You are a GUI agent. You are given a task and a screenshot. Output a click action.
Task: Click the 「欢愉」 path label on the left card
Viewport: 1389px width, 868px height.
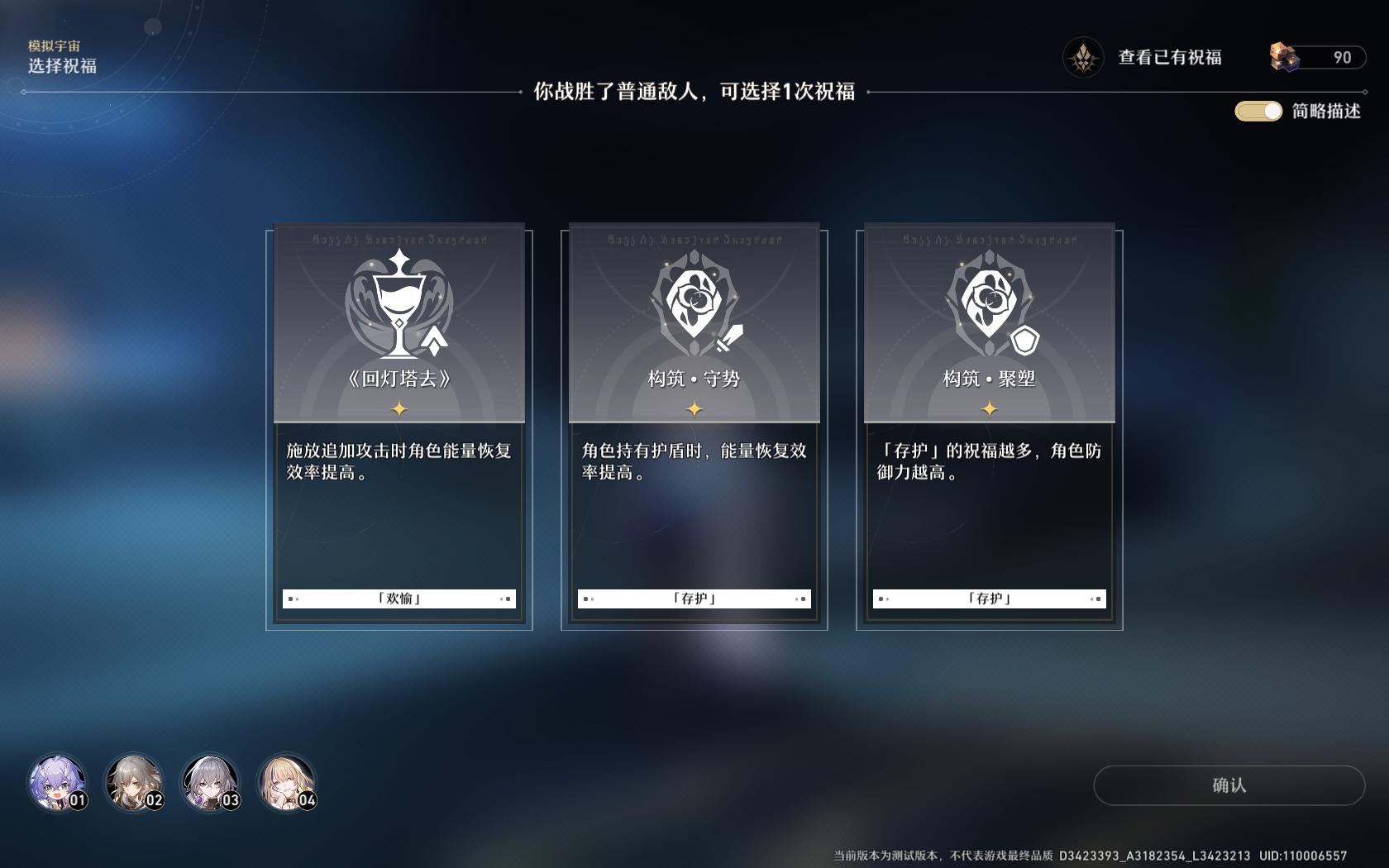click(398, 598)
